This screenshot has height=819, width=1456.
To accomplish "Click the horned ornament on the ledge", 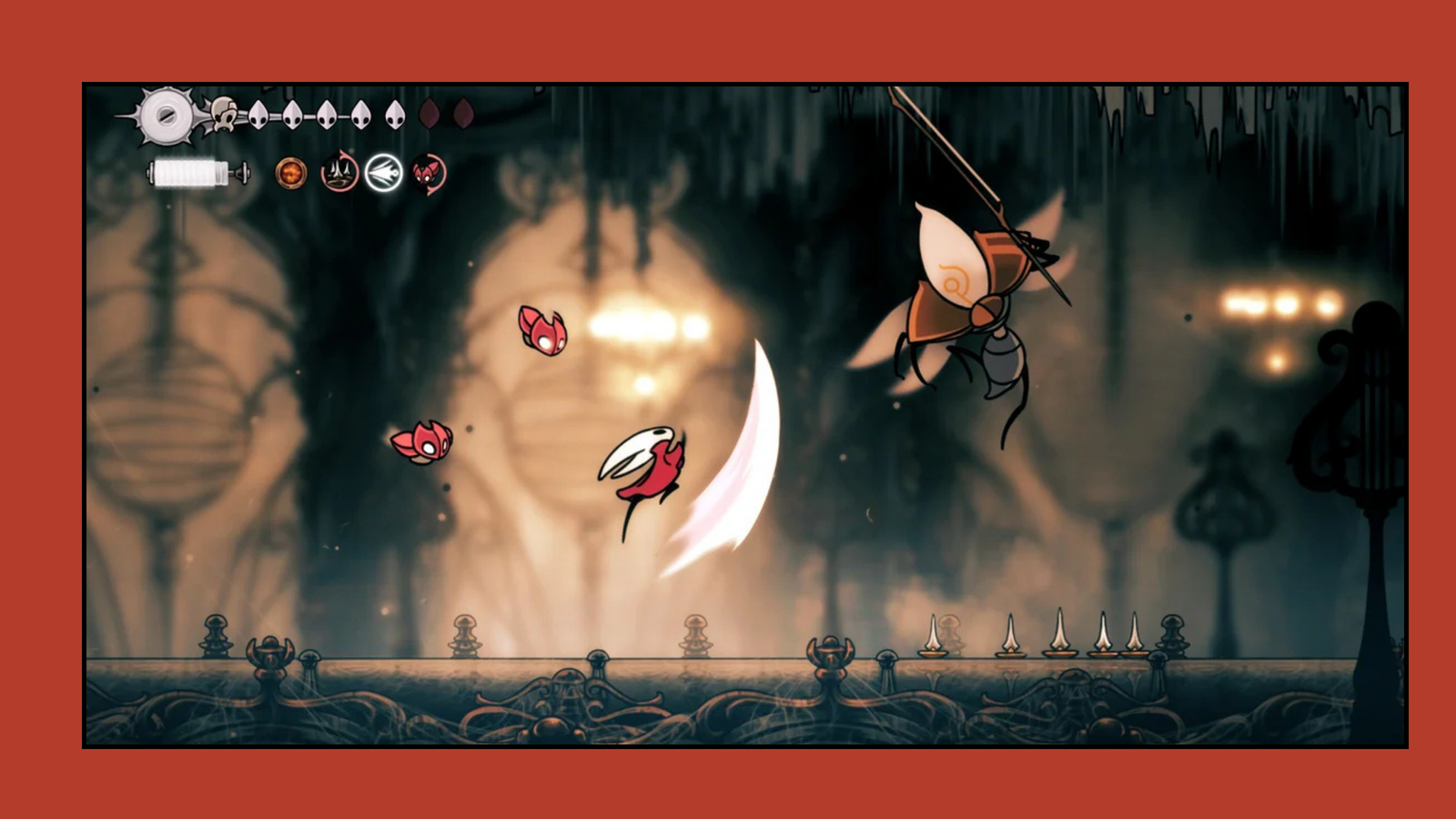I will [x=271, y=653].
